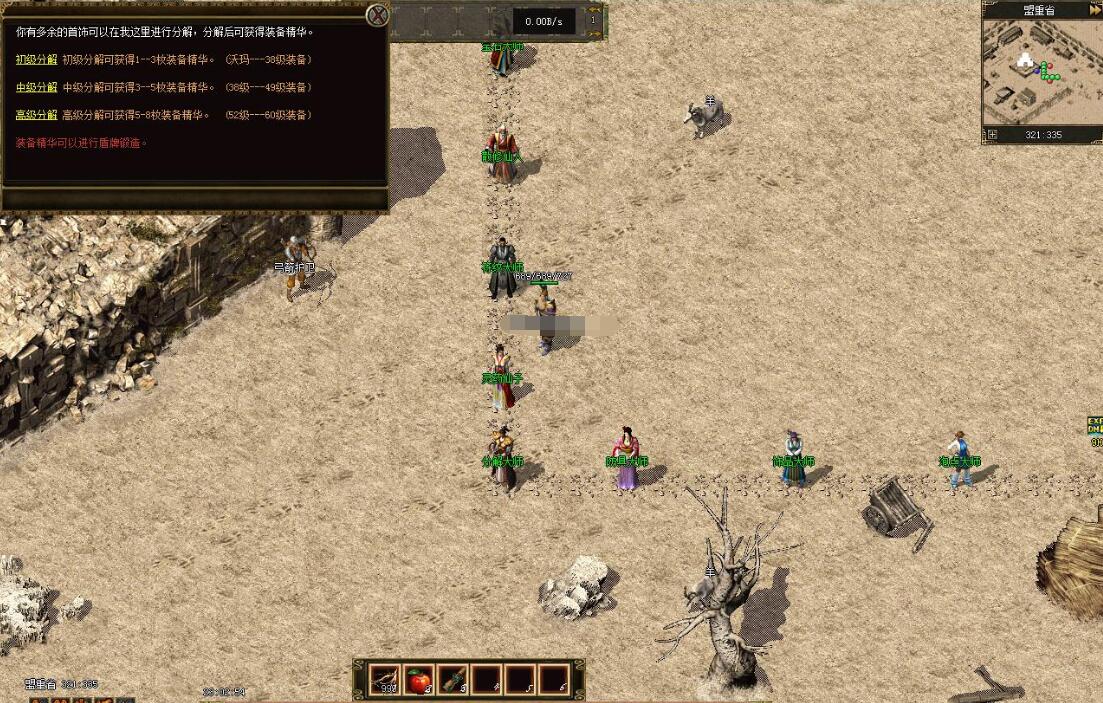Activate the scroll item in the hotbar

point(453,680)
